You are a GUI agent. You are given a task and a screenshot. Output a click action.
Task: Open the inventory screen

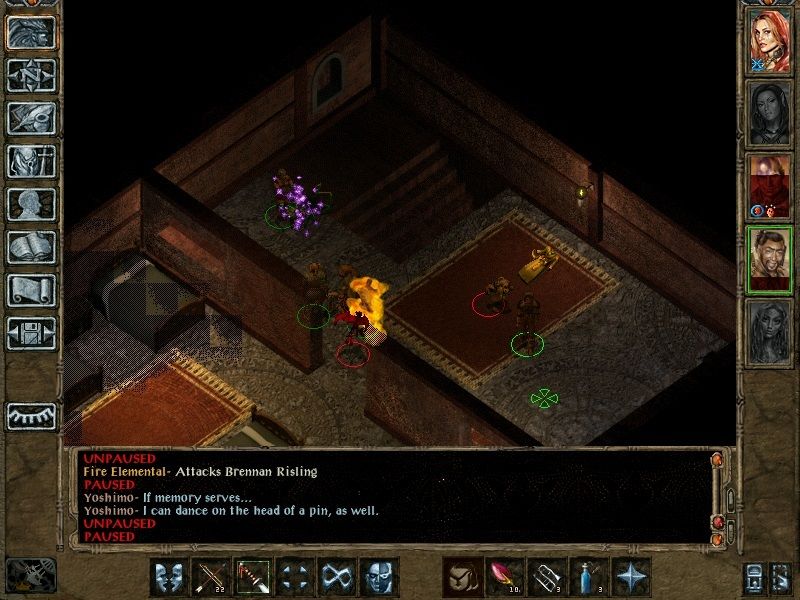coord(31,161)
